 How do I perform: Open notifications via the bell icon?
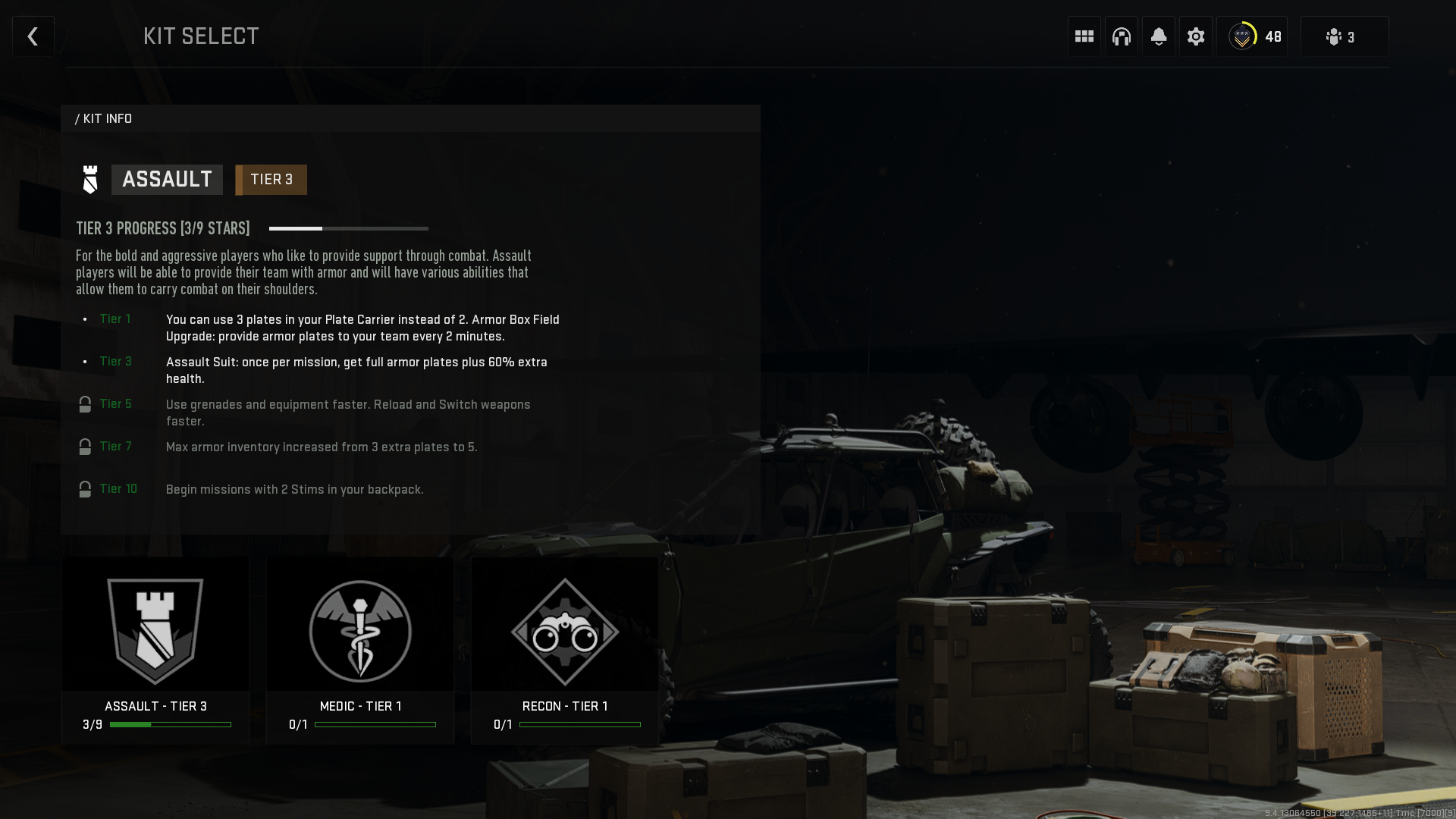point(1158,36)
